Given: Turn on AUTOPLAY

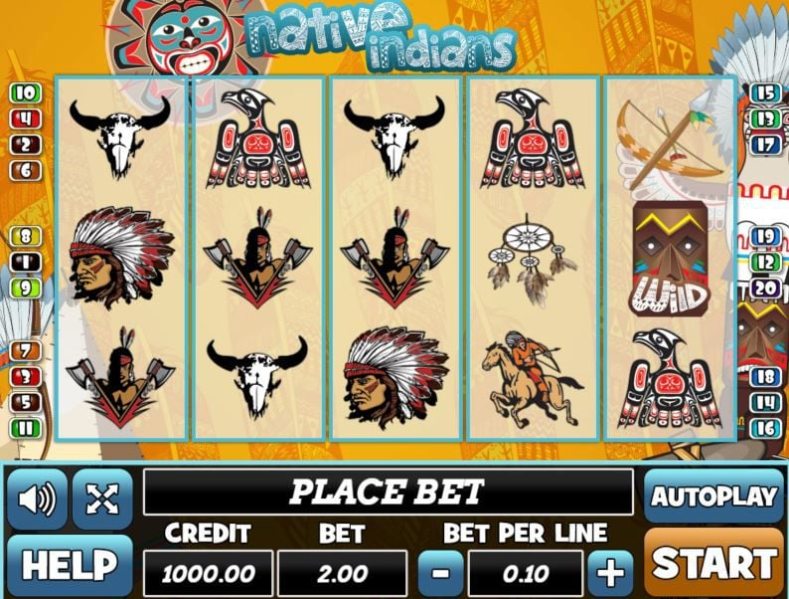Looking at the screenshot, I should [x=713, y=496].
